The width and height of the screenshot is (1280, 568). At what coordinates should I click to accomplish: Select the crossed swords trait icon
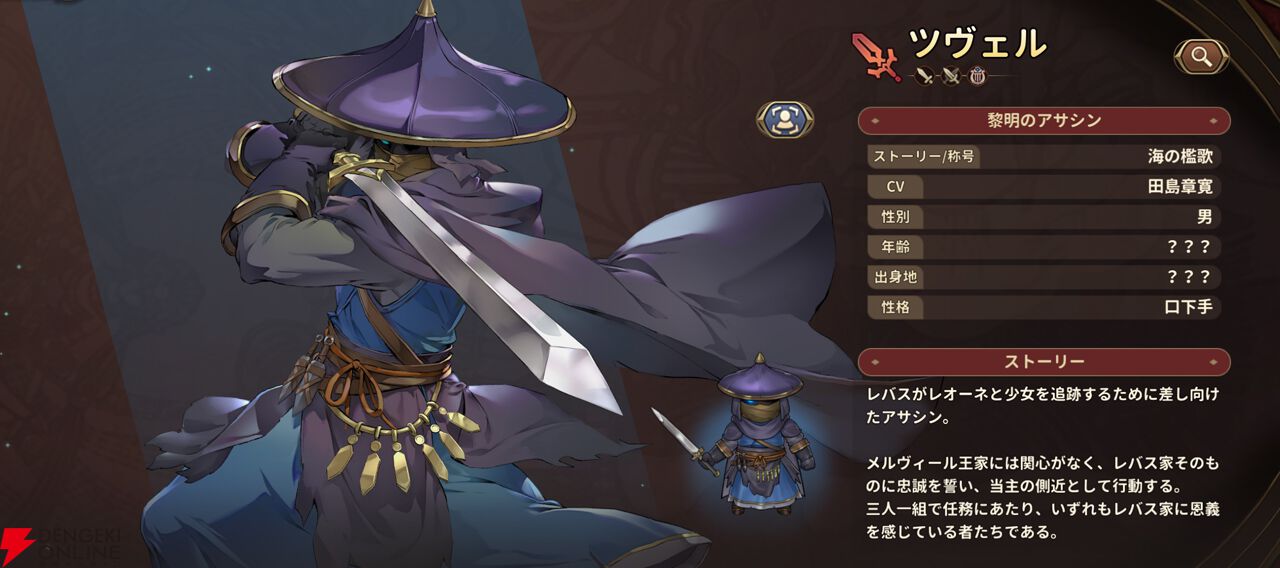tap(951, 76)
